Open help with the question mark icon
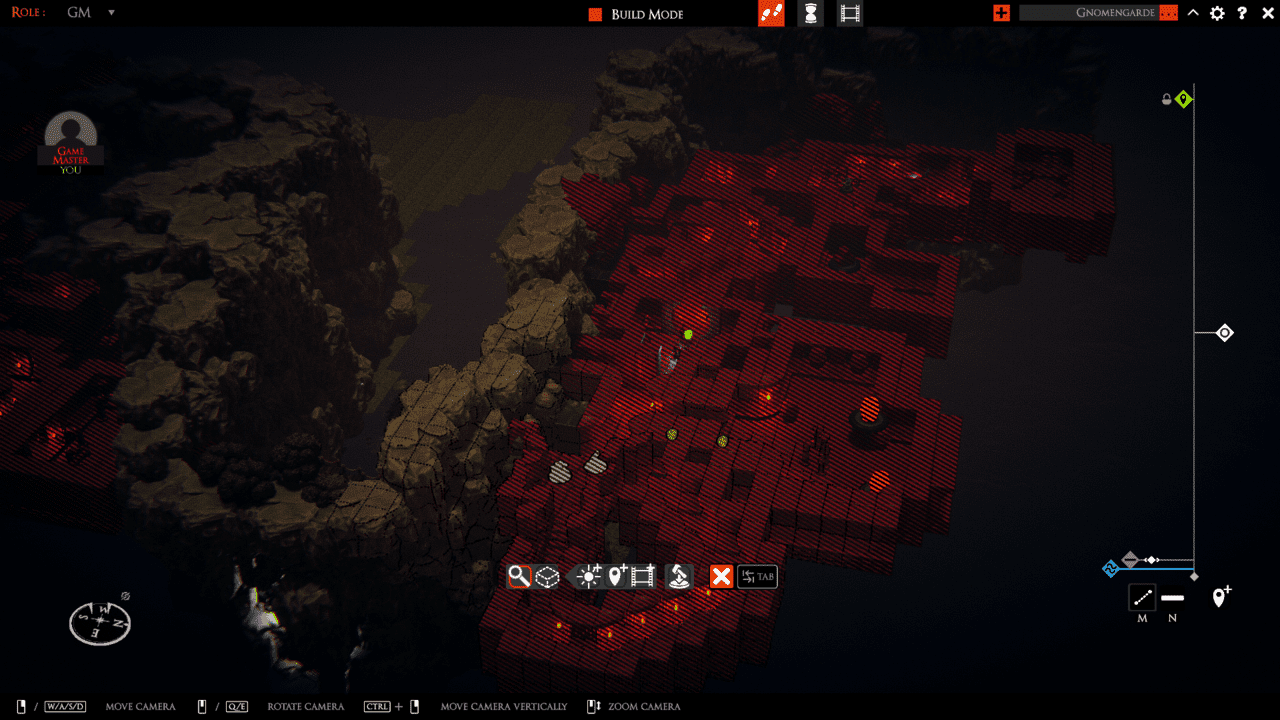The width and height of the screenshot is (1280, 720). tap(1242, 13)
